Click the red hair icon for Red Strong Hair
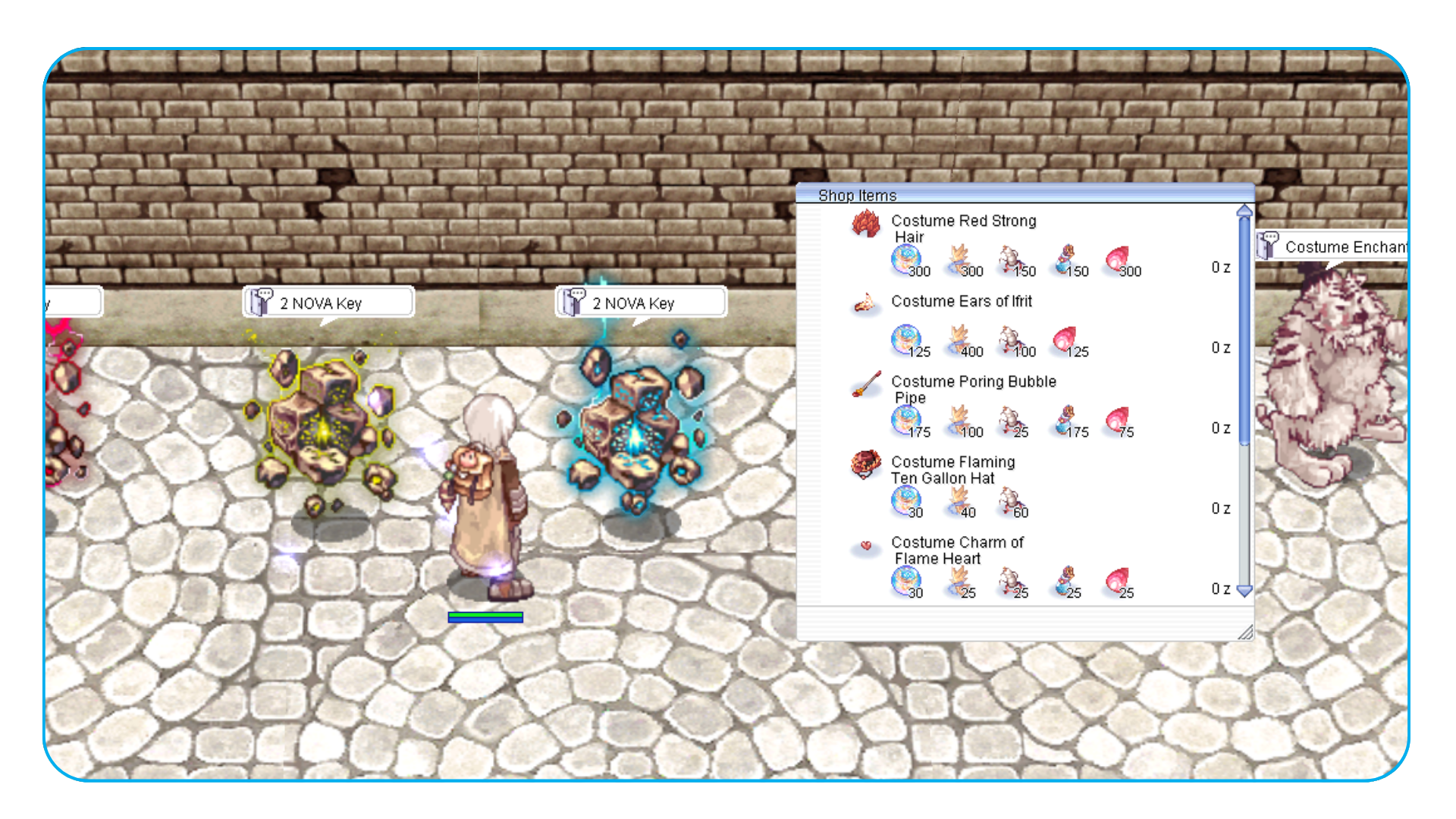Screen dimensions: 1456x819 [865, 224]
